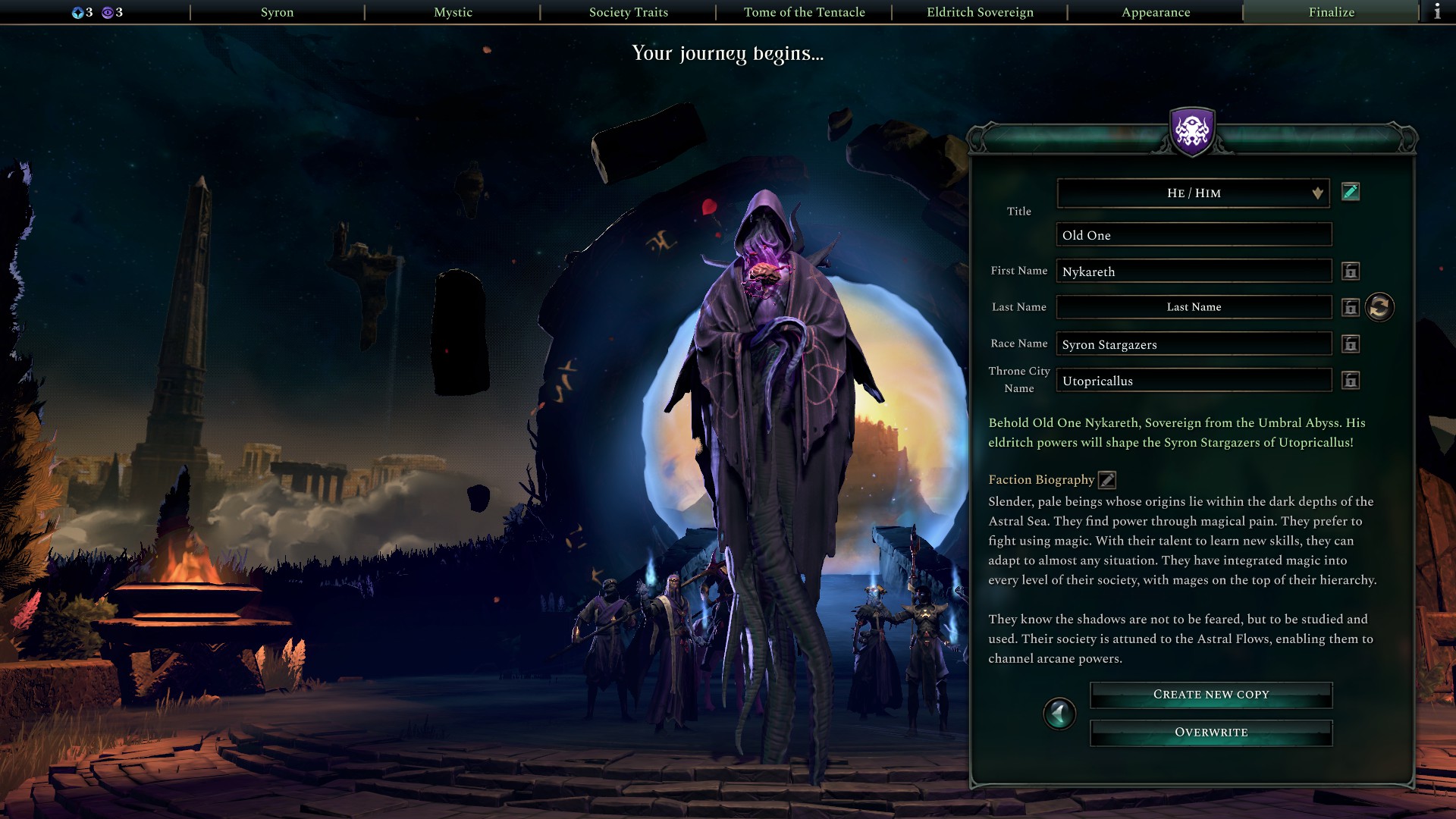This screenshot has width=1456, height=819.
Task: Click the Nykareth first name field
Action: coord(1193,271)
